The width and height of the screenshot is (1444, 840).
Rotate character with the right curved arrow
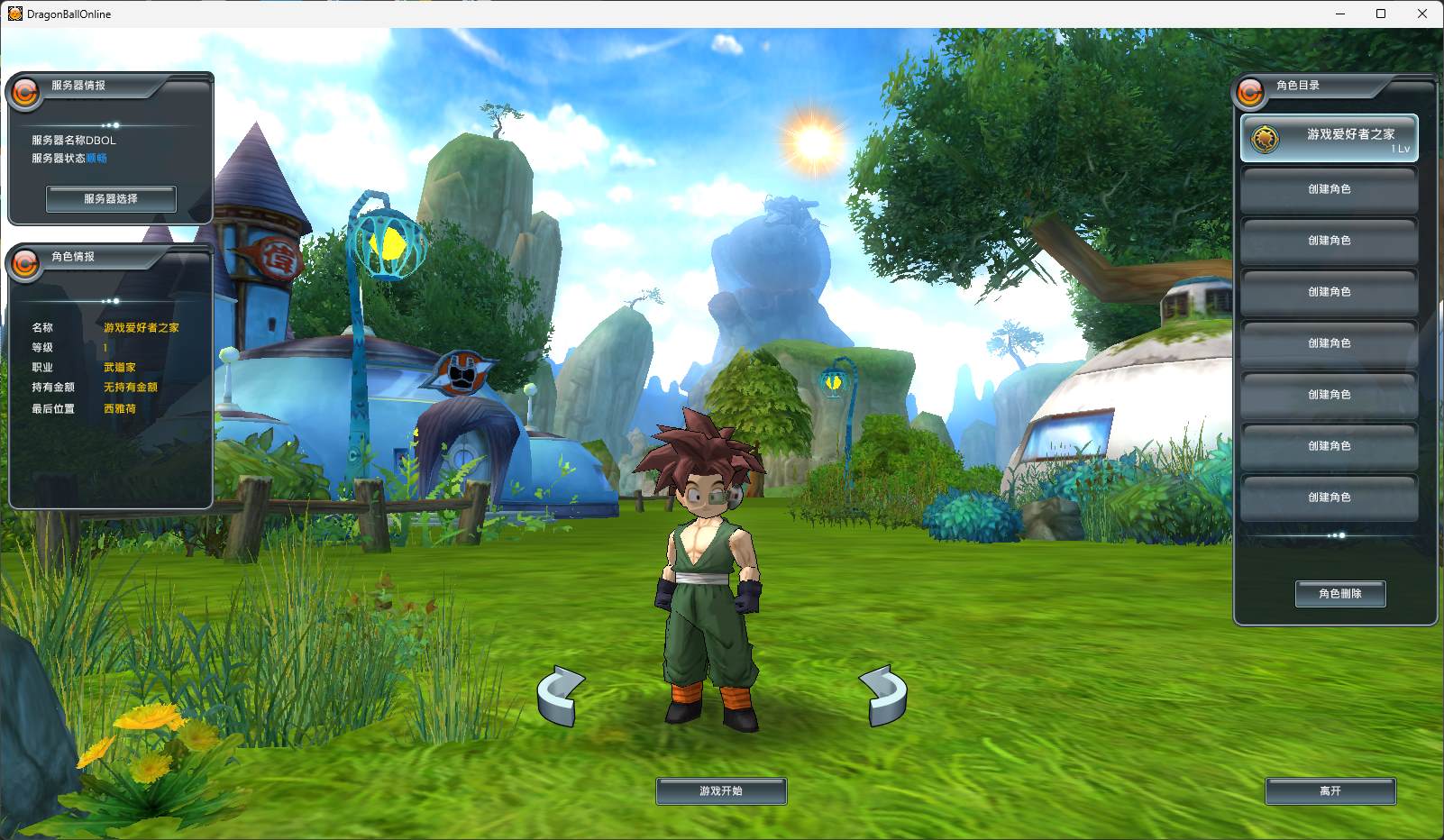[883, 695]
